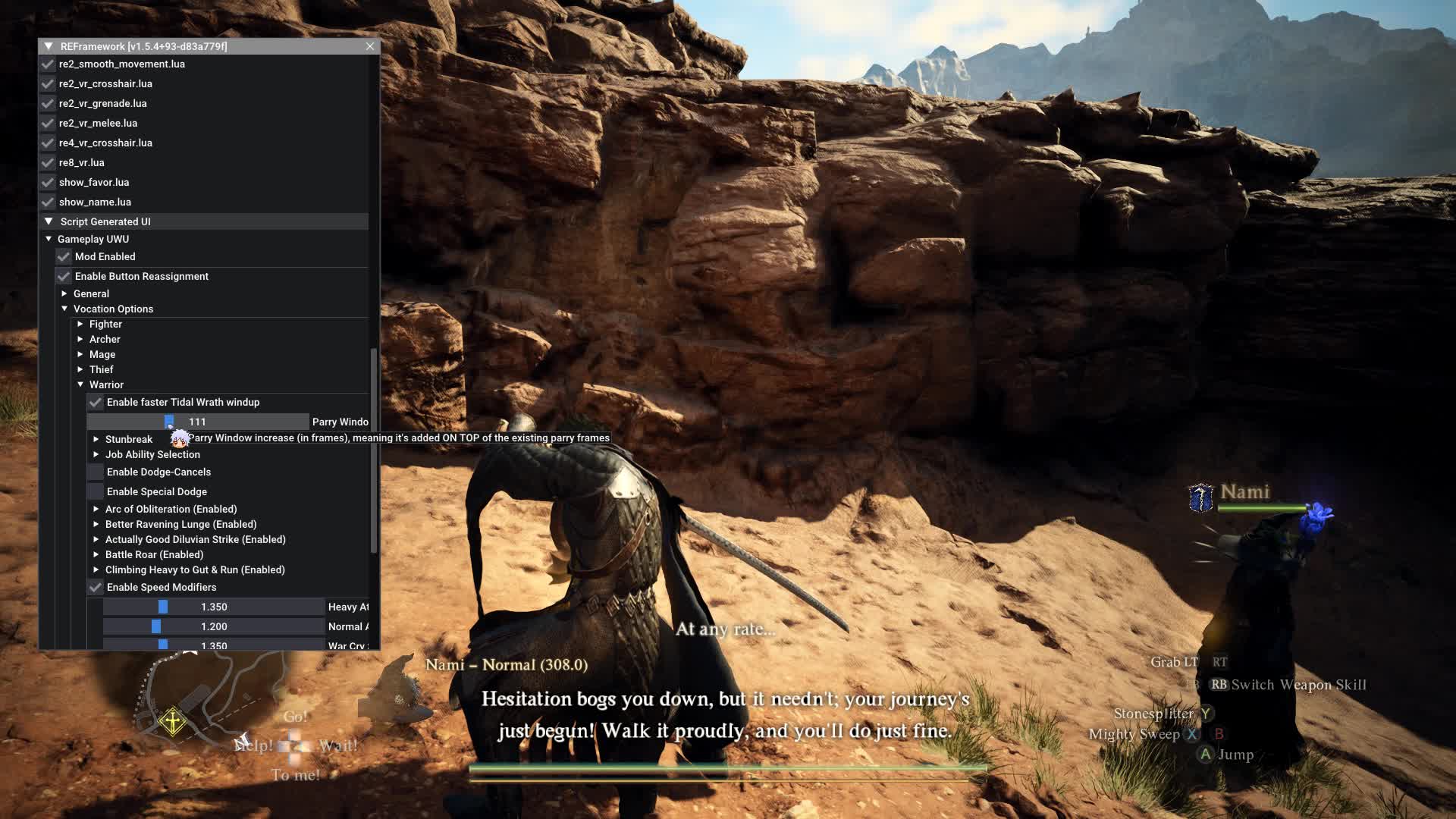Screen dimensions: 1456x819
Task: Expand Arc of Obliteration settings
Action: [96, 509]
